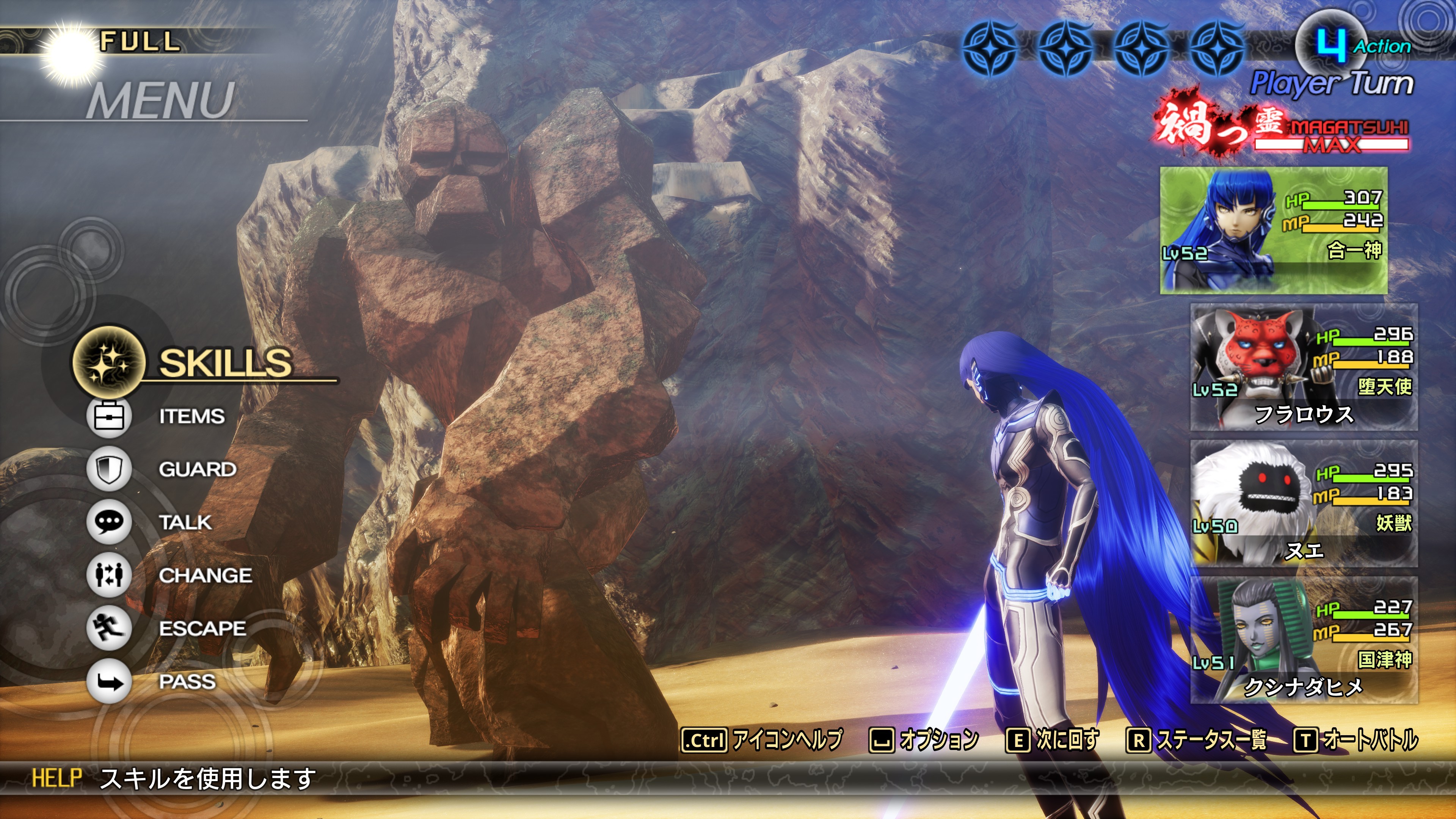Select ITEMS from the battle menu

tap(191, 416)
